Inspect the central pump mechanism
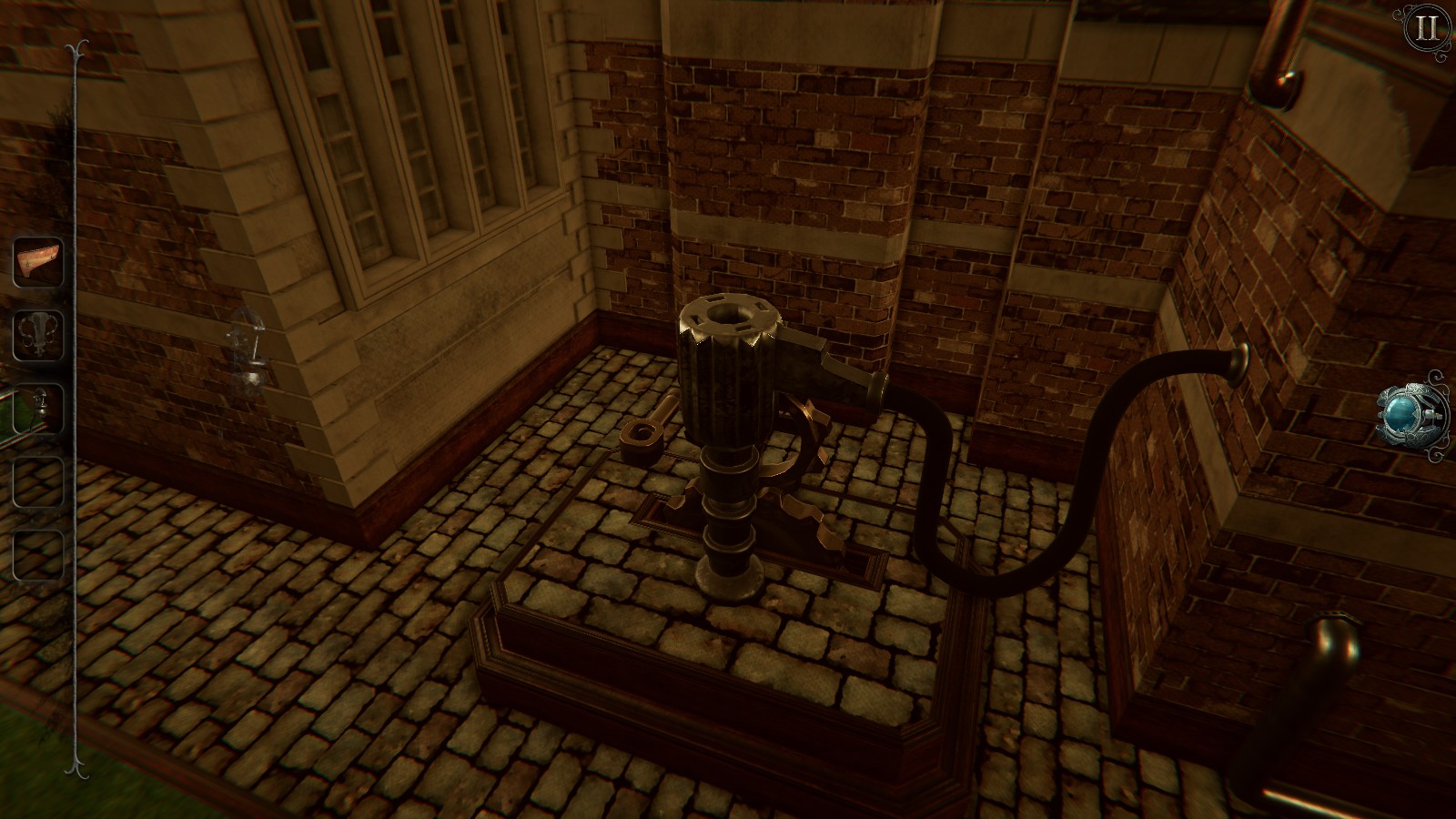The width and height of the screenshot is (1456, 819). tap(728, 391)
